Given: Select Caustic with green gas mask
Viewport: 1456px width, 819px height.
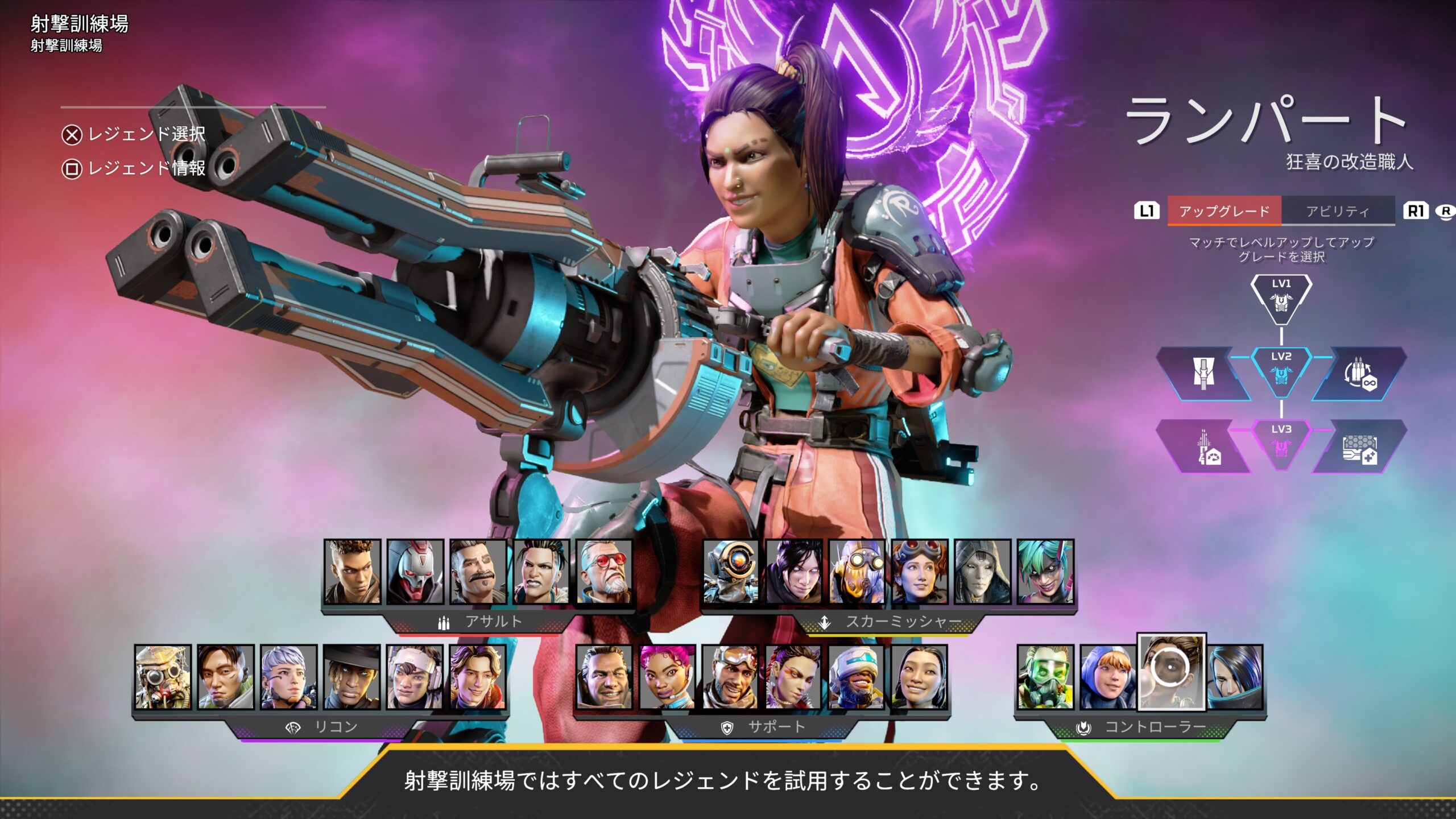Looking at the screenshot, I should pyautogui.click(x=1045, y=677).
